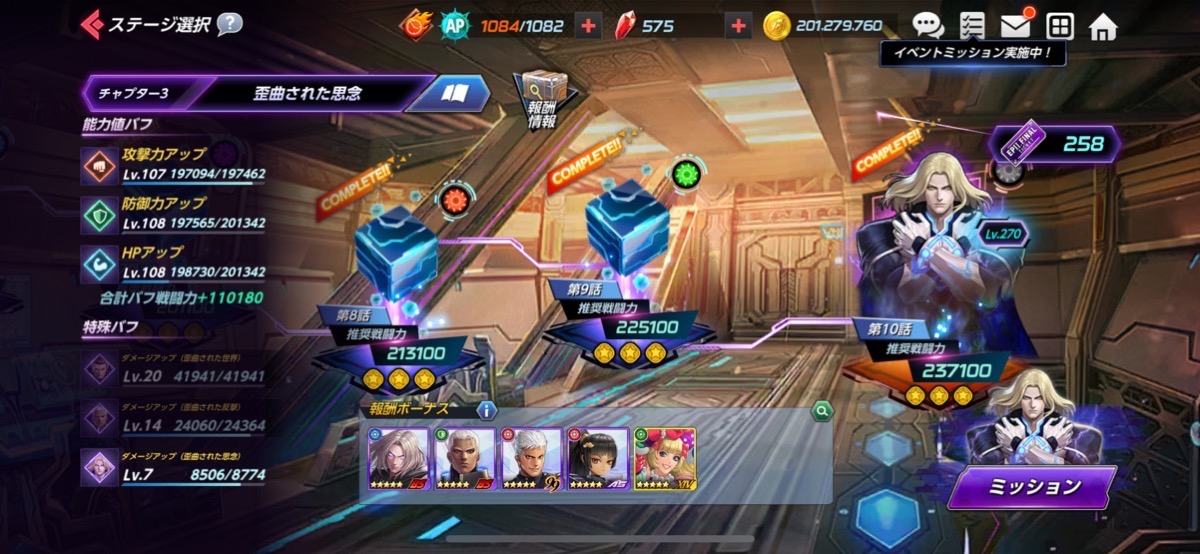Open the ミッション button
Image resolution: width=1200 pixels, height=554 pixels.
1031,487
